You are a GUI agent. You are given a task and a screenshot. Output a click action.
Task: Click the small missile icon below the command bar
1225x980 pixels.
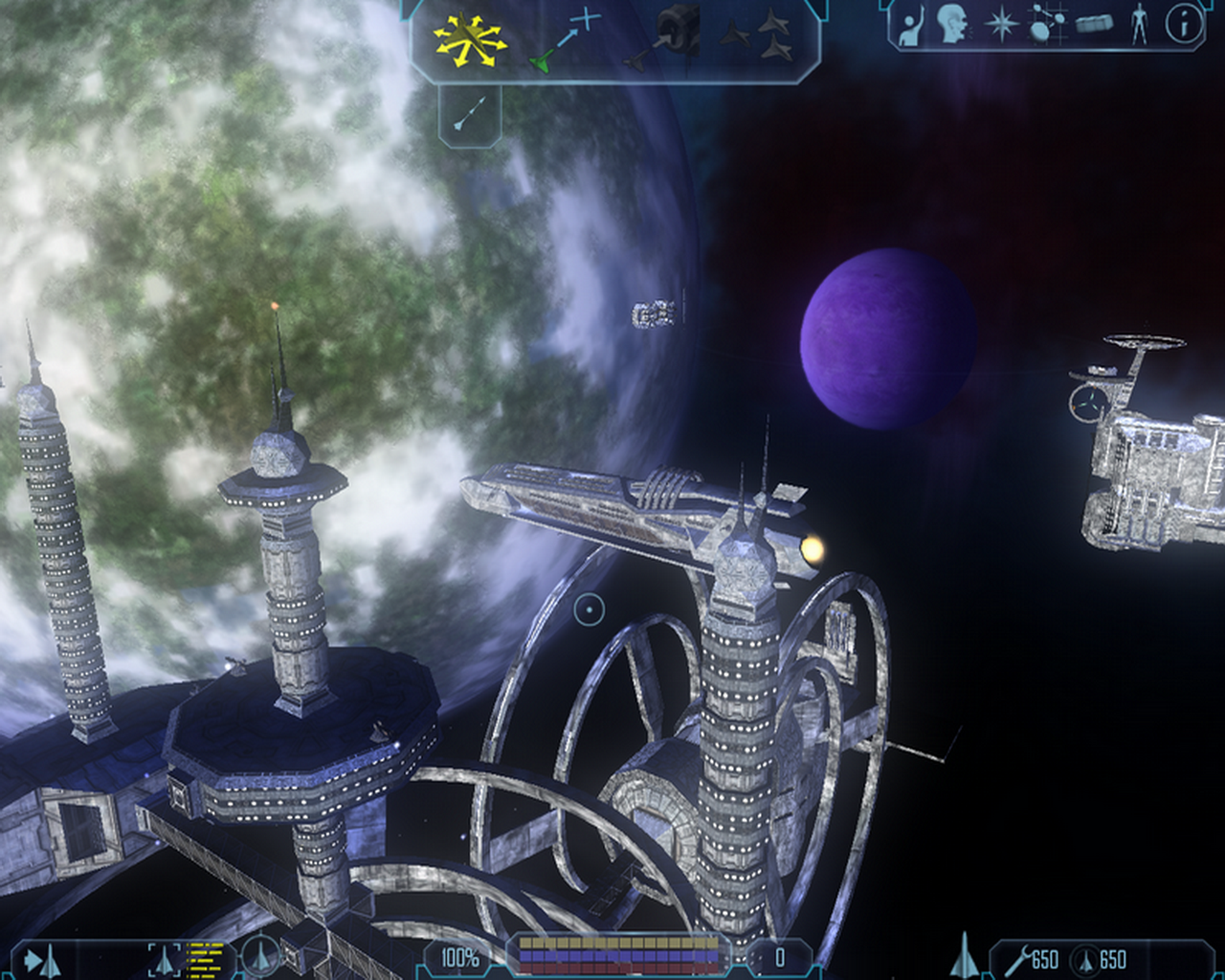470,115
